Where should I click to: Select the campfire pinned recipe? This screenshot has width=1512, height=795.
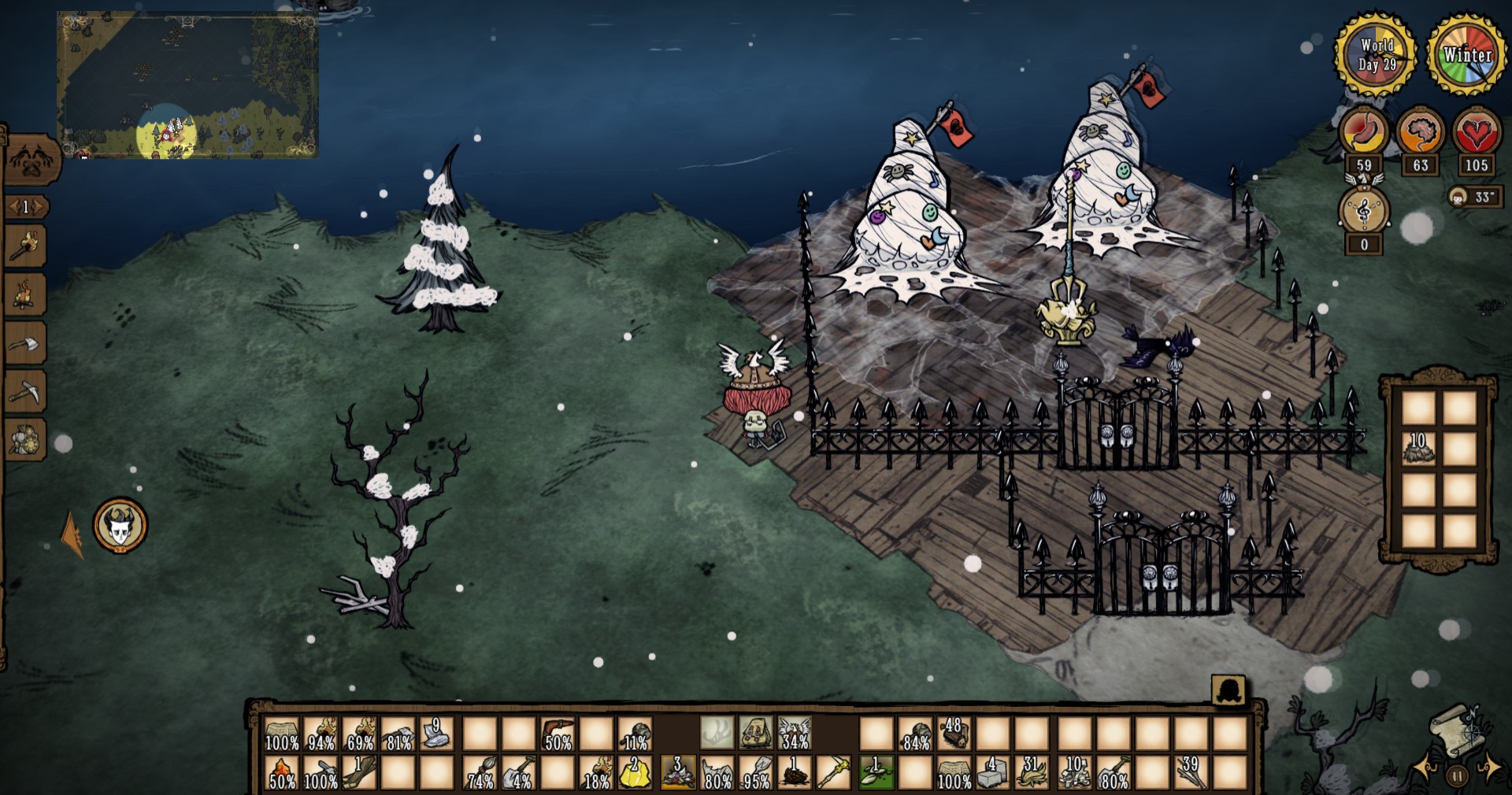(26, 294)
